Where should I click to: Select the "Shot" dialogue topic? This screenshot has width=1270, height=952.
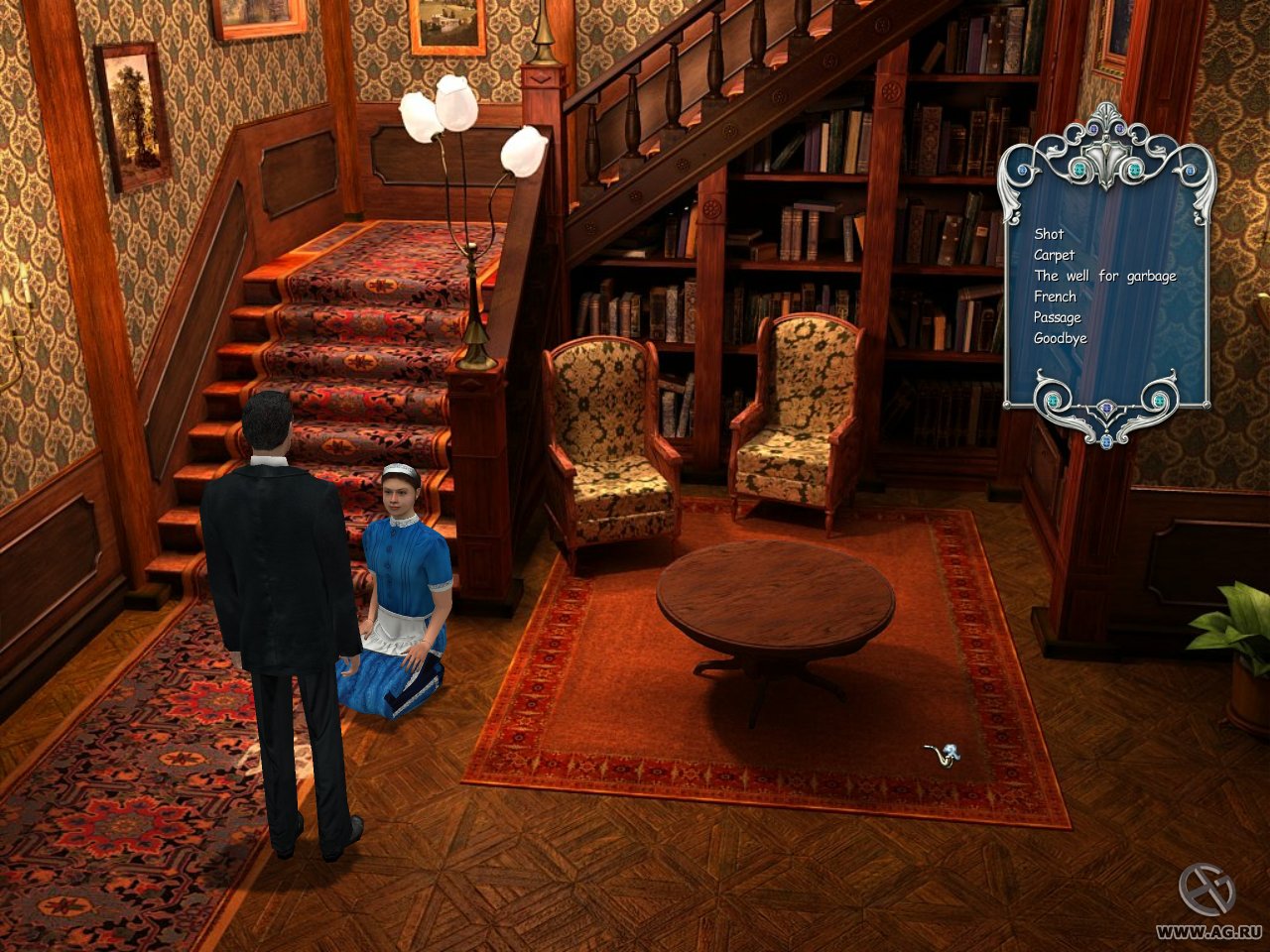(1048, 235)
